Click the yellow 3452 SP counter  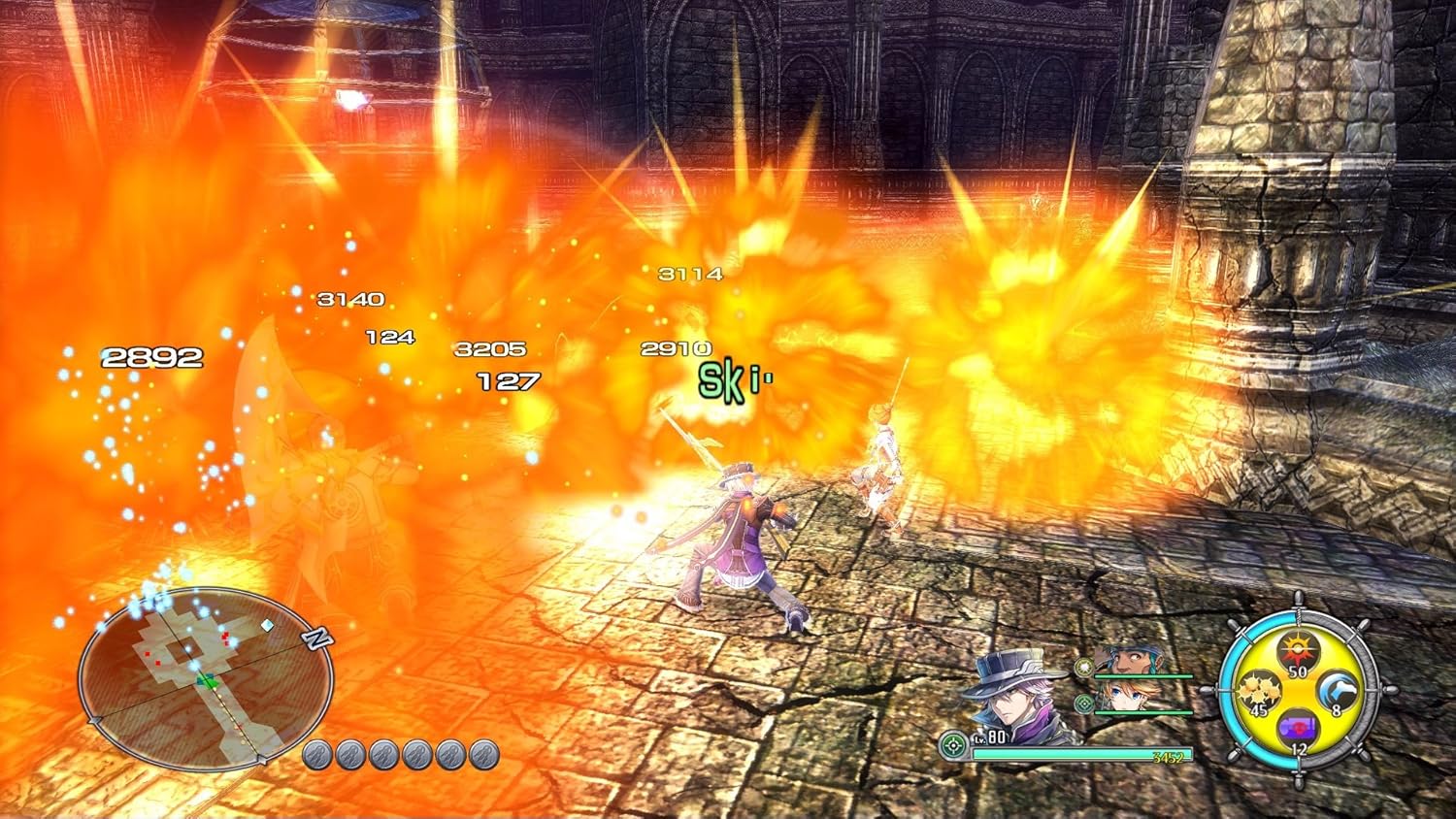(1167, 757)
